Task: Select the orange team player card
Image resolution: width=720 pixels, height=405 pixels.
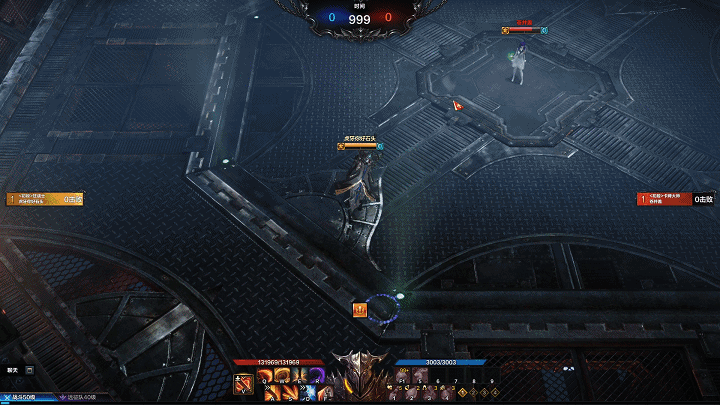Action: coord(45,199)
